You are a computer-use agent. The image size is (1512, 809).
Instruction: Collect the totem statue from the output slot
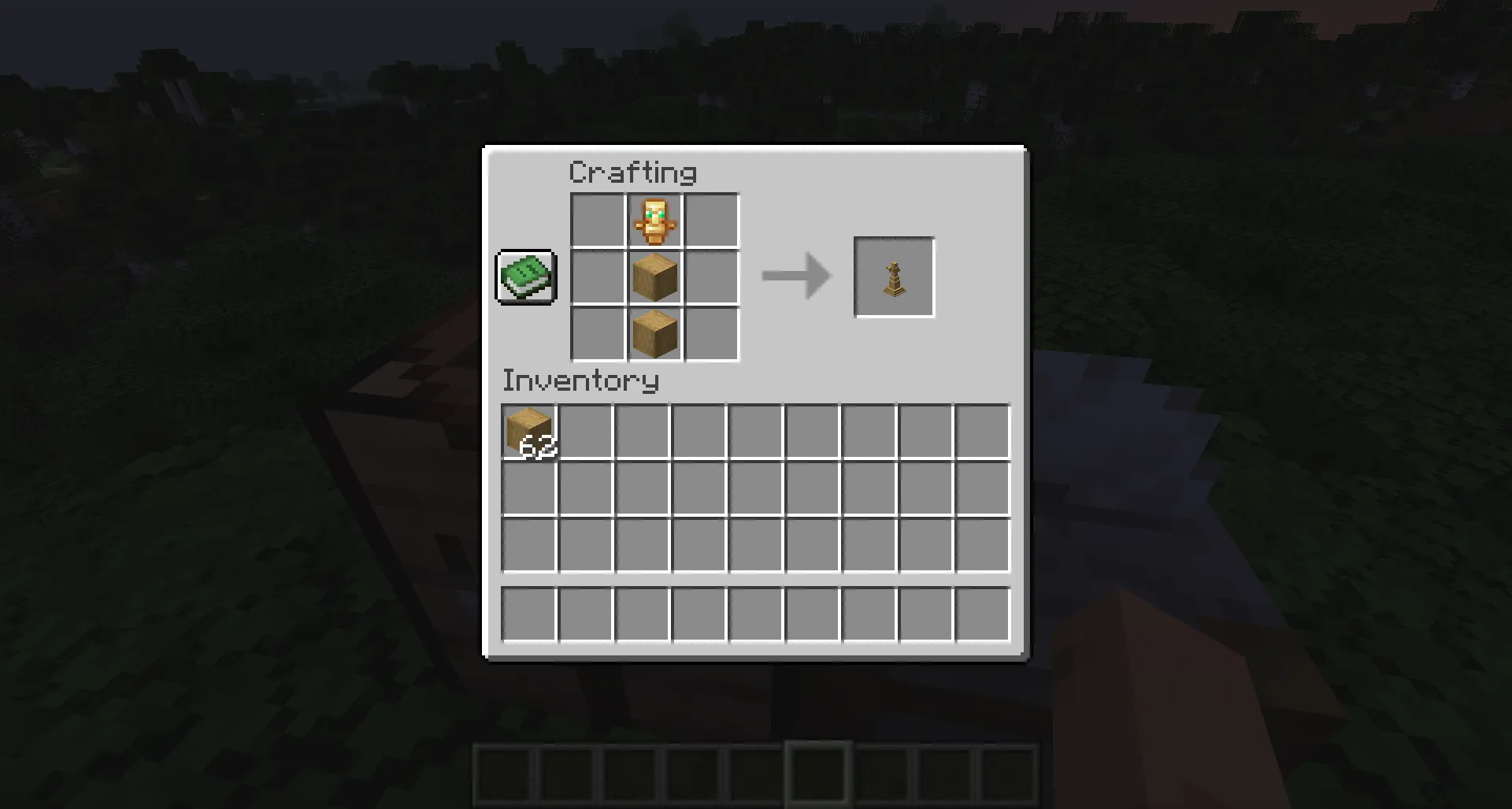(x=895, y=277)
